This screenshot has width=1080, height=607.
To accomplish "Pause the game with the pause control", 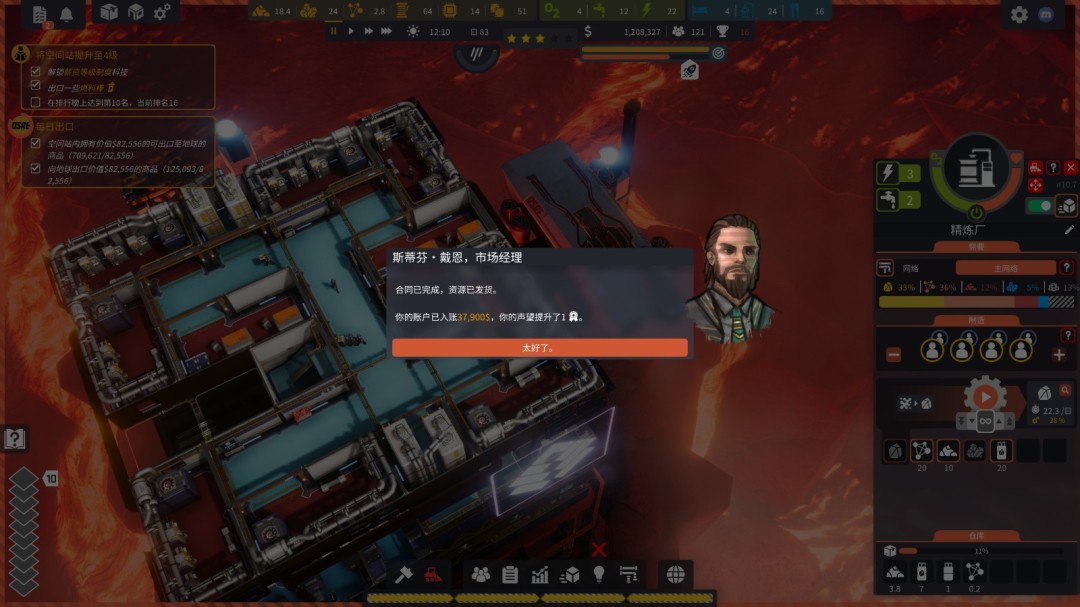I will pyautogui.click(x=334, y=32).
